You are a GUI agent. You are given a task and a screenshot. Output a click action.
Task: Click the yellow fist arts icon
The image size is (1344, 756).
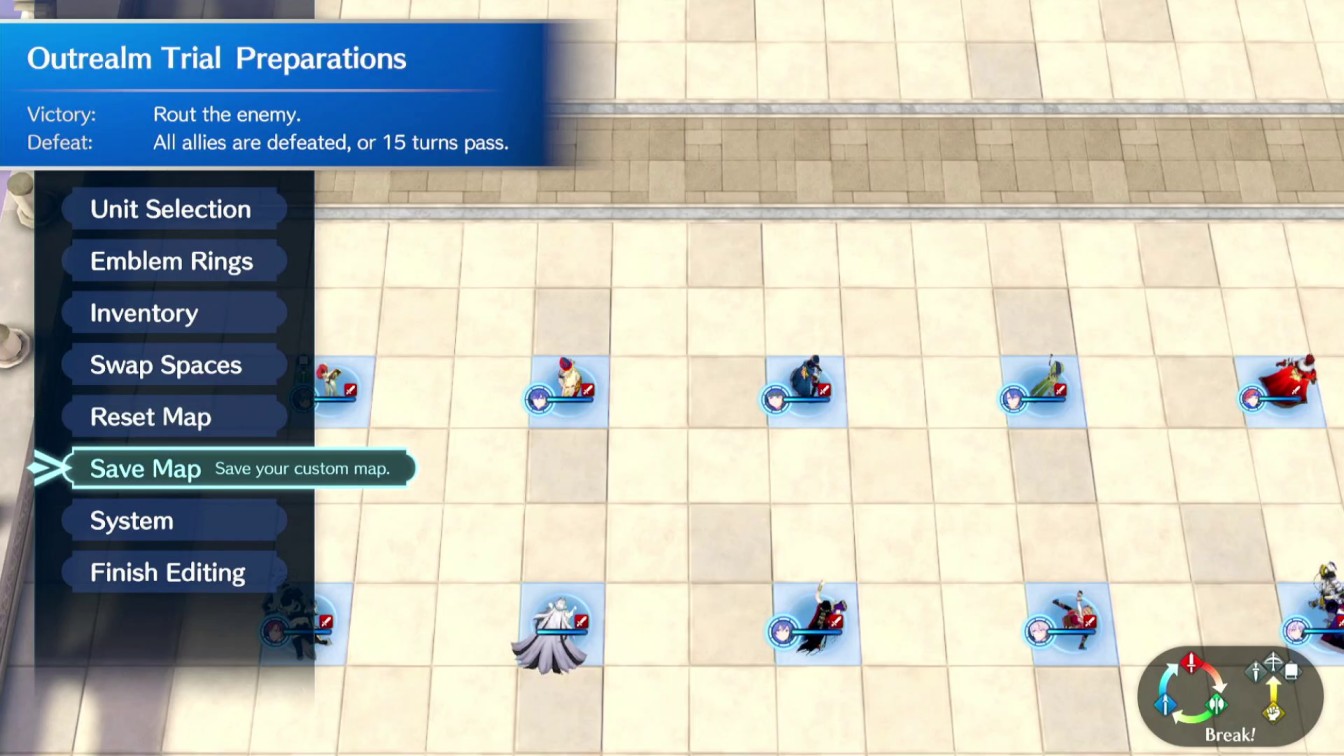1273,712
